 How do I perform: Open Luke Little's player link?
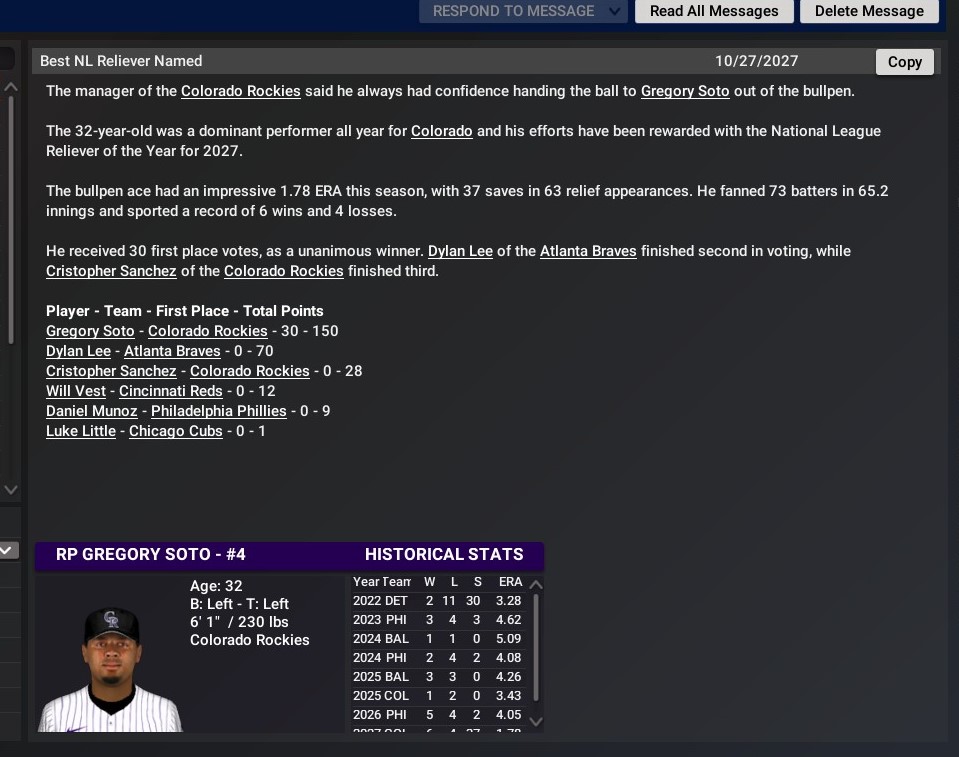point(81,431)
